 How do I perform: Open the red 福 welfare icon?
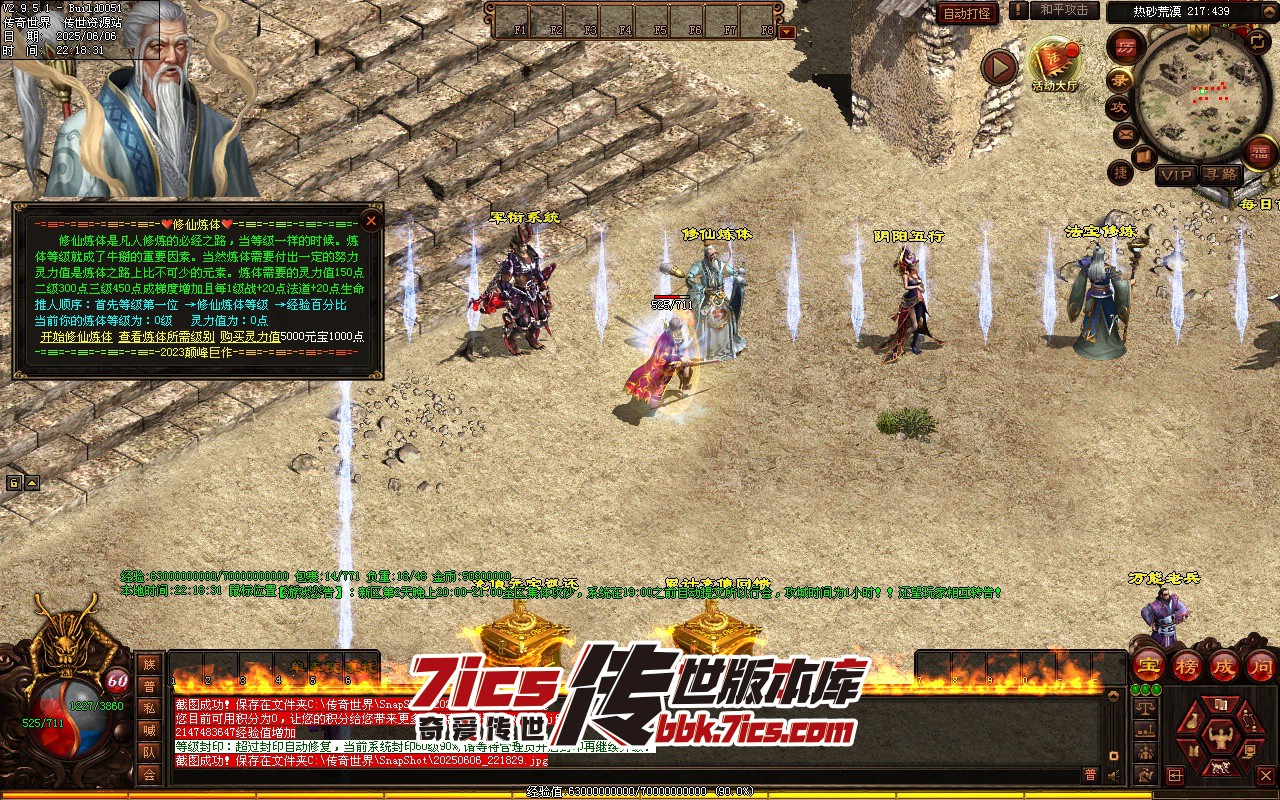tap(1261, 152)
